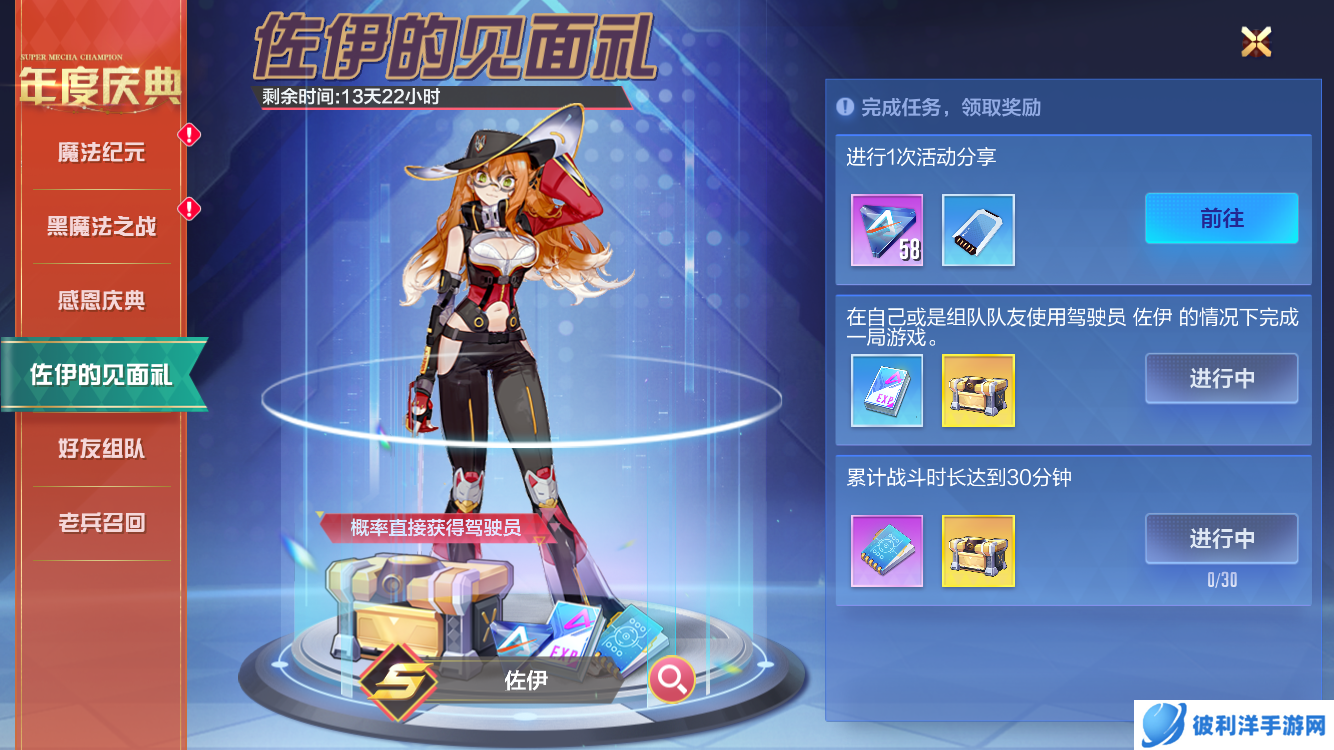
Task: Select the magnifier preview icon beside 佐伊
Action: click(671, 678)
